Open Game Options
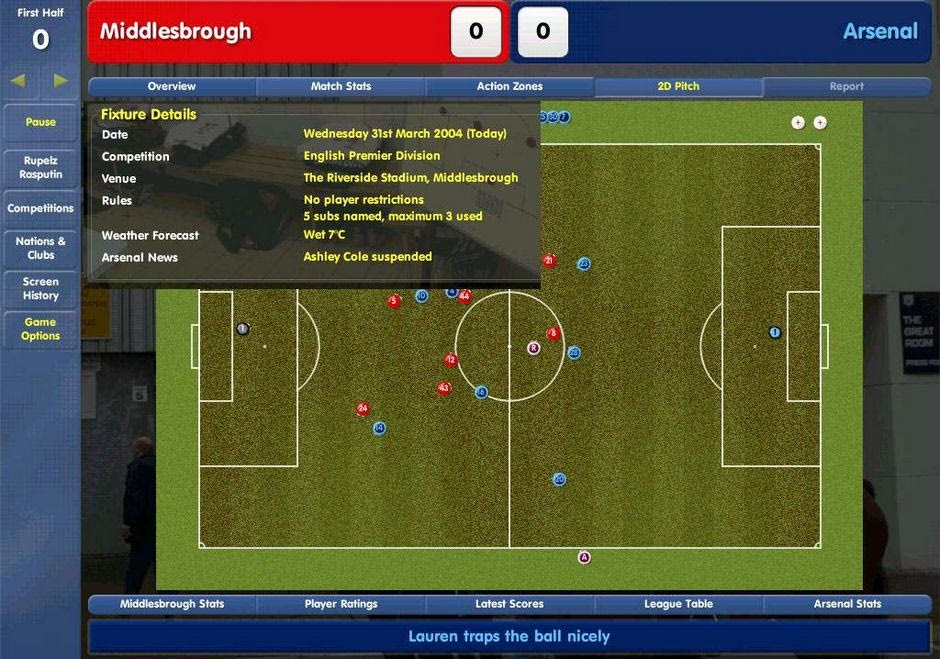The height and width of the screenshot is (659, 940). 41,329
